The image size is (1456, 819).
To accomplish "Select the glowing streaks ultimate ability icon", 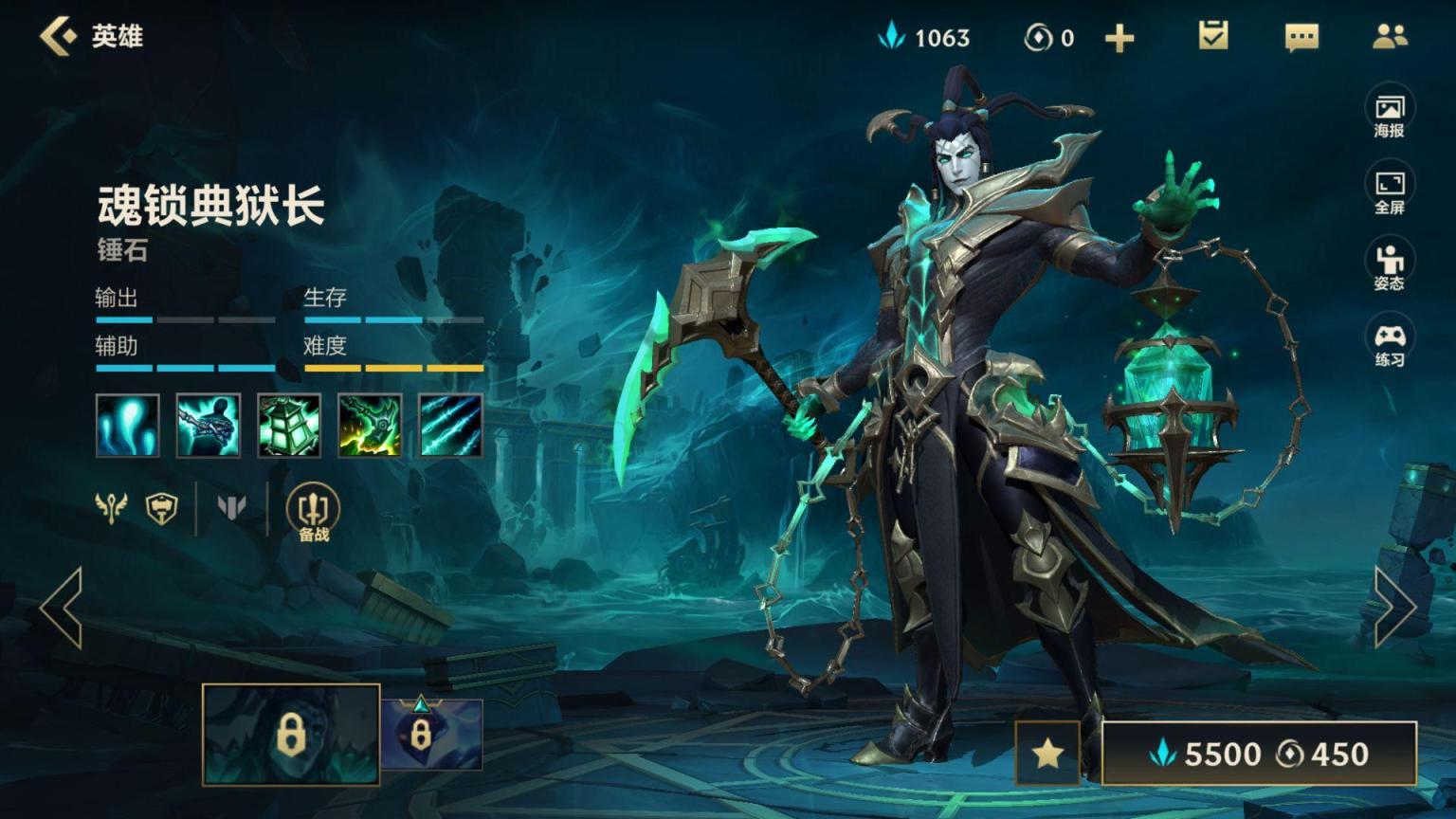I will 450,426.
